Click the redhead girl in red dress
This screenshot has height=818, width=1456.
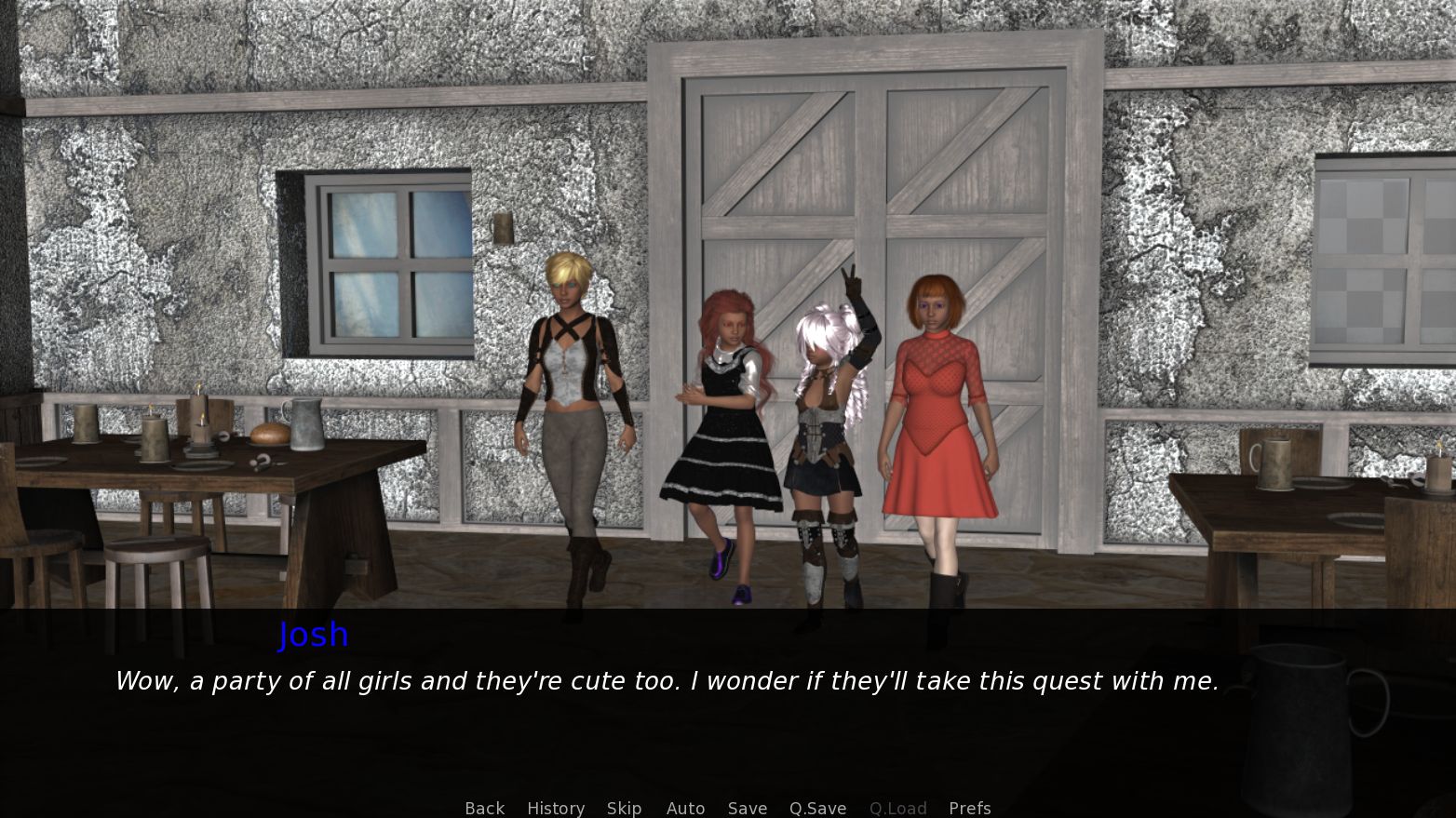[937, 400]
